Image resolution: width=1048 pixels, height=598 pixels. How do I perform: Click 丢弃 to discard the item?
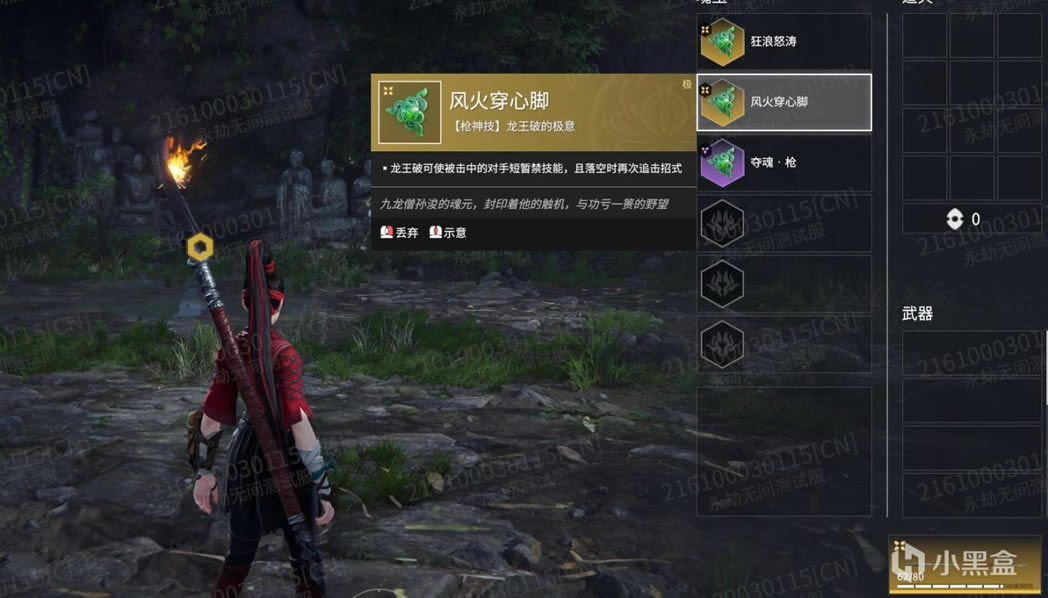point(399,232)
